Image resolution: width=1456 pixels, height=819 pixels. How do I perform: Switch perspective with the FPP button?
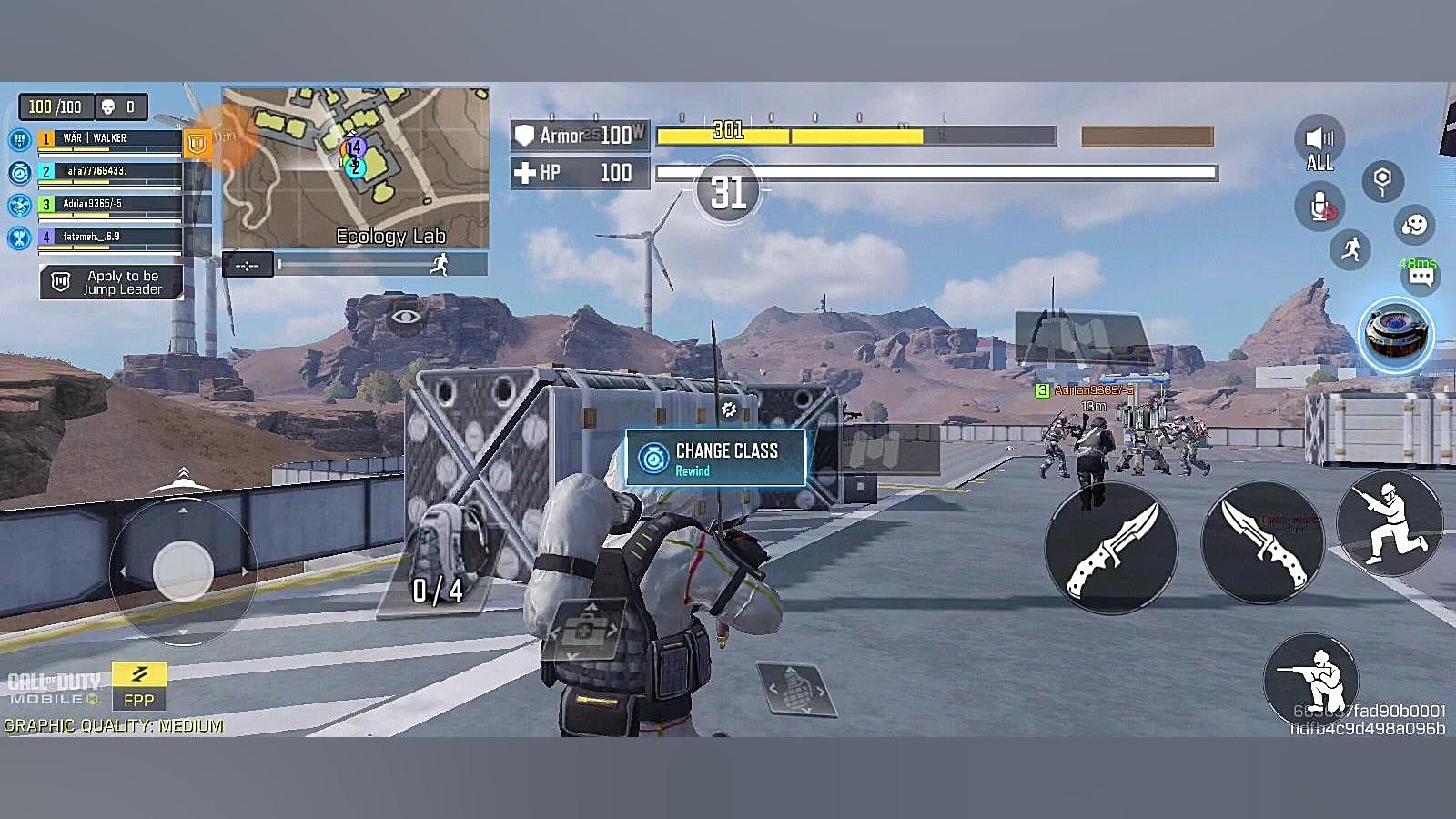tap(139, 686)
